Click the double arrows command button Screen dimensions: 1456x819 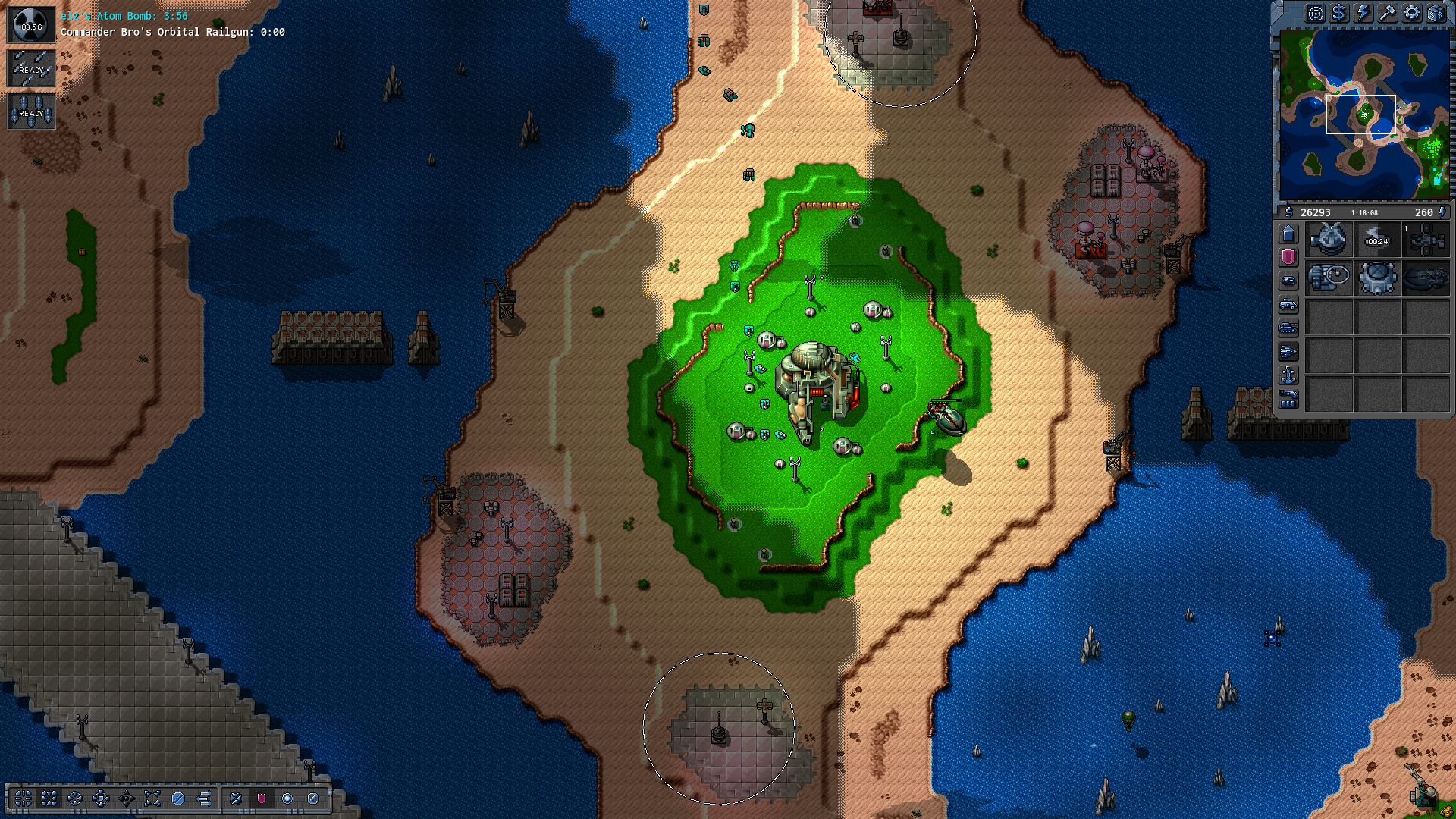(x=204, y=798)
